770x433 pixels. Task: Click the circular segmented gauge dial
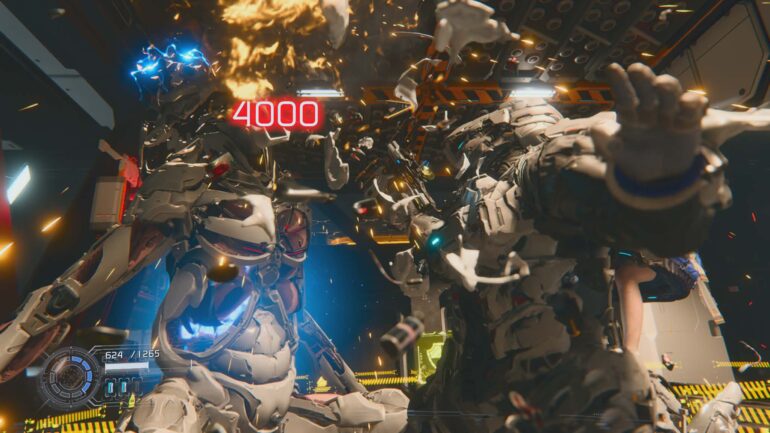[70, 377]
